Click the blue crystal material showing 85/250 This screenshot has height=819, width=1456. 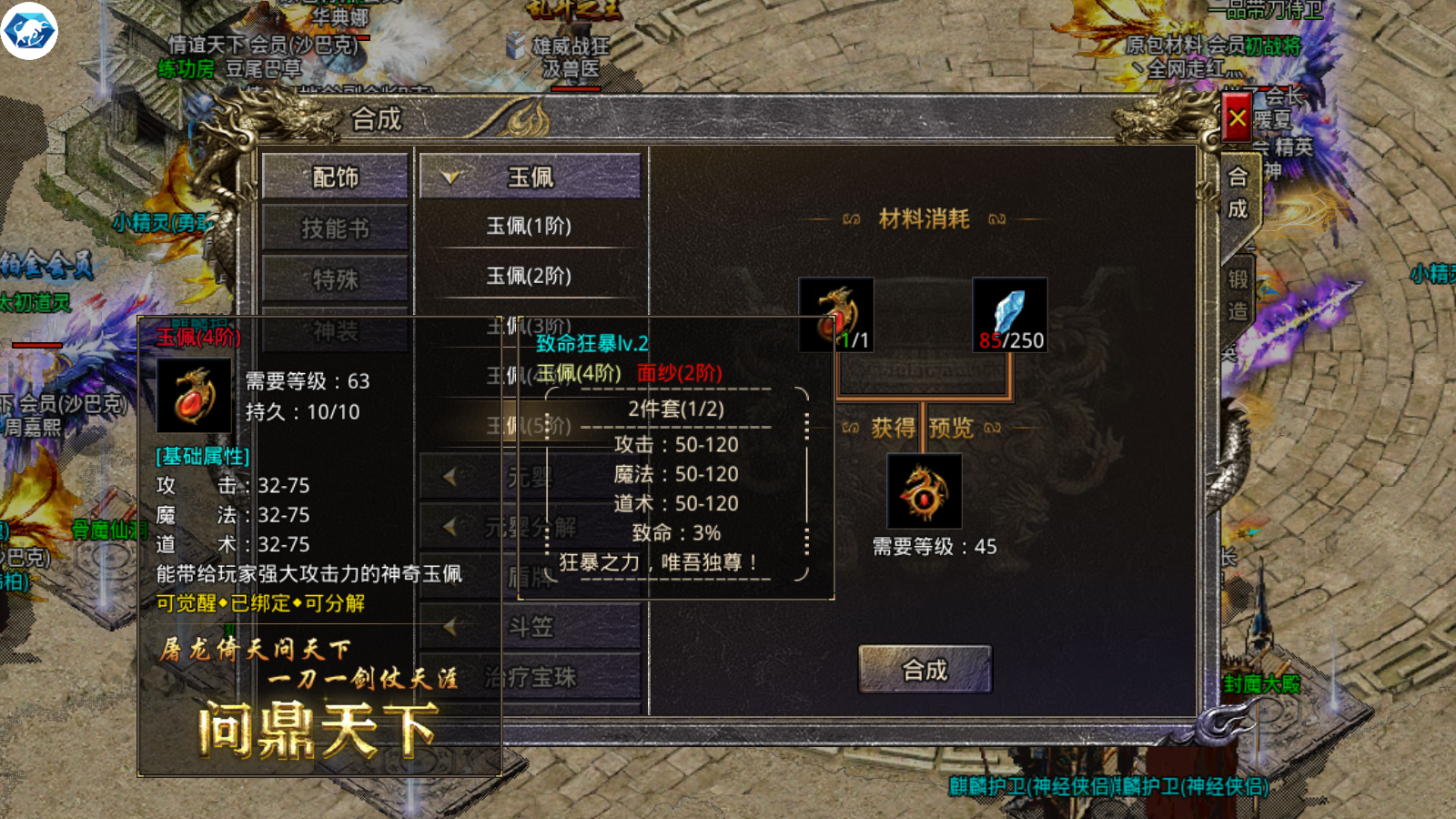1010,312
